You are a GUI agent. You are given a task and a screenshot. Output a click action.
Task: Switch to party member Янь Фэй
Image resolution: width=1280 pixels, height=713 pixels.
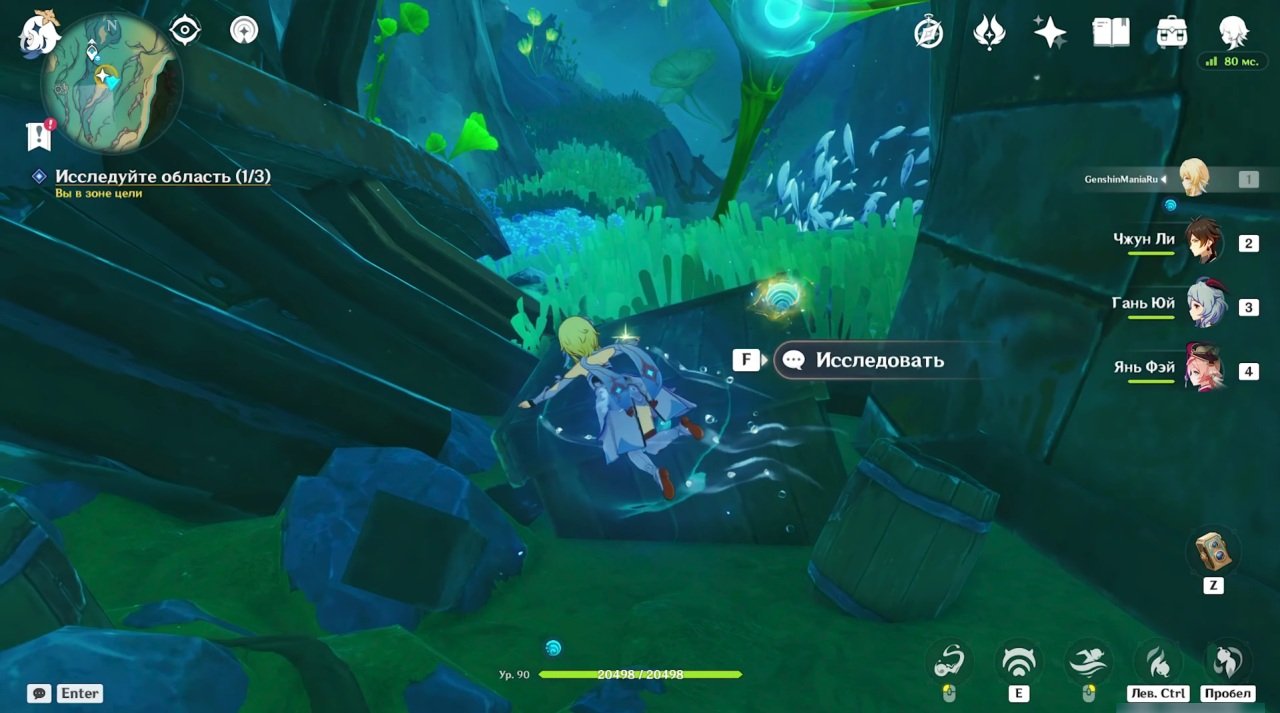tap(1205, 369)
